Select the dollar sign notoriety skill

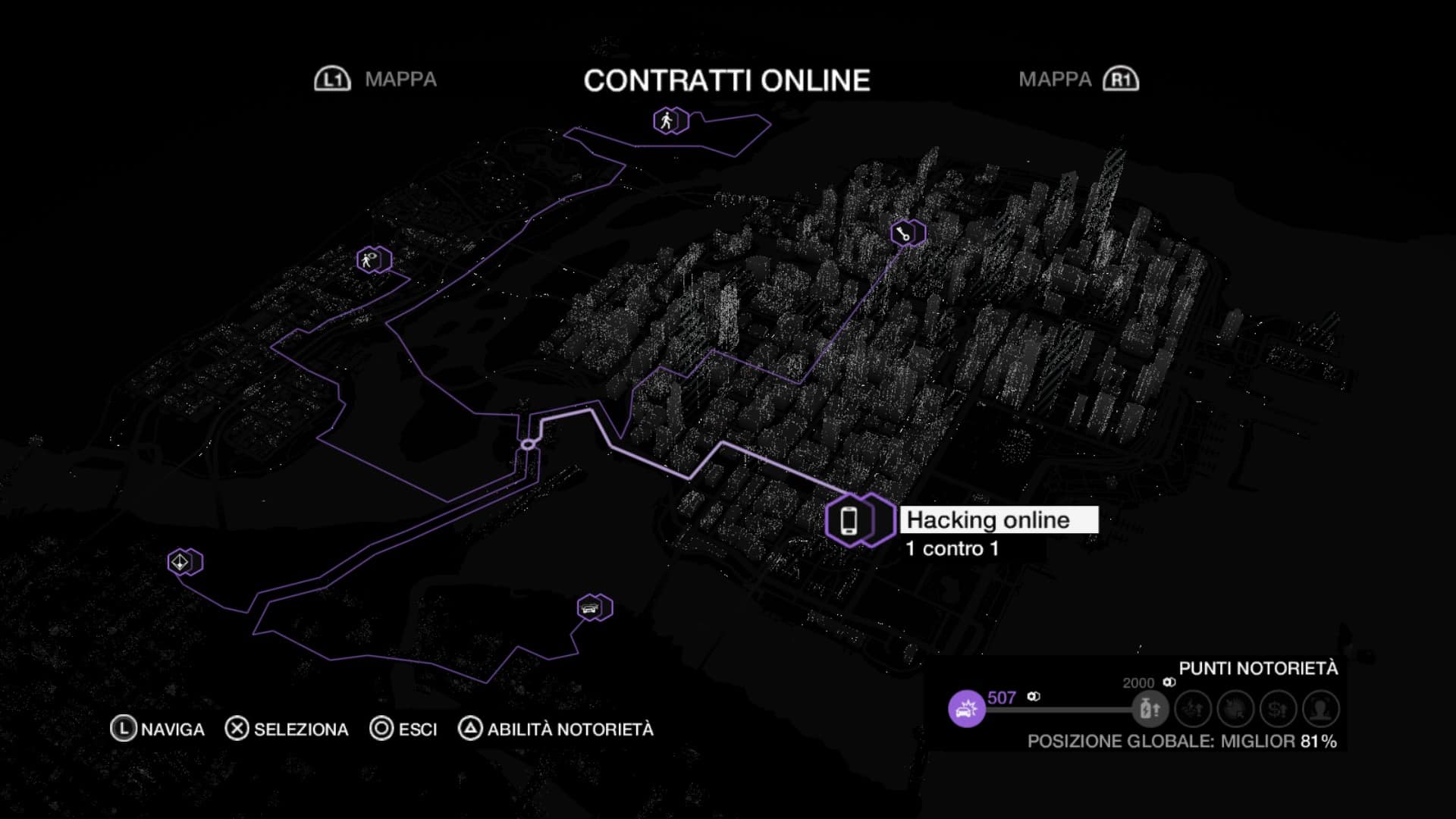click(1278, 709)
